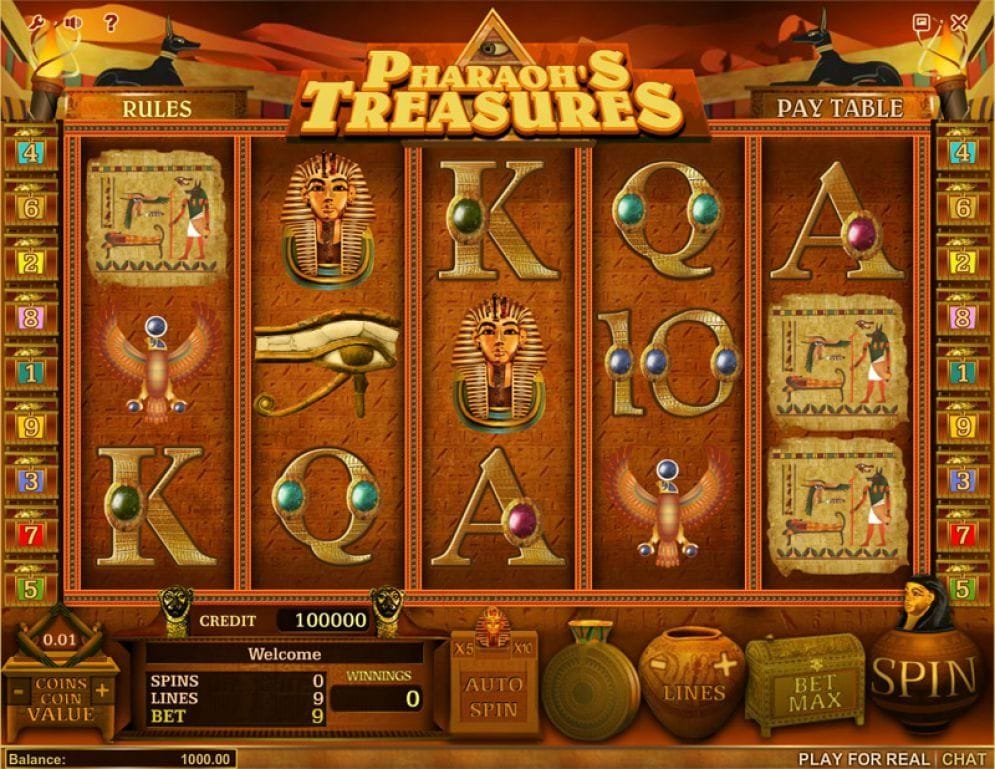Lower the coin value with the minus button

(x=18, y=690)
